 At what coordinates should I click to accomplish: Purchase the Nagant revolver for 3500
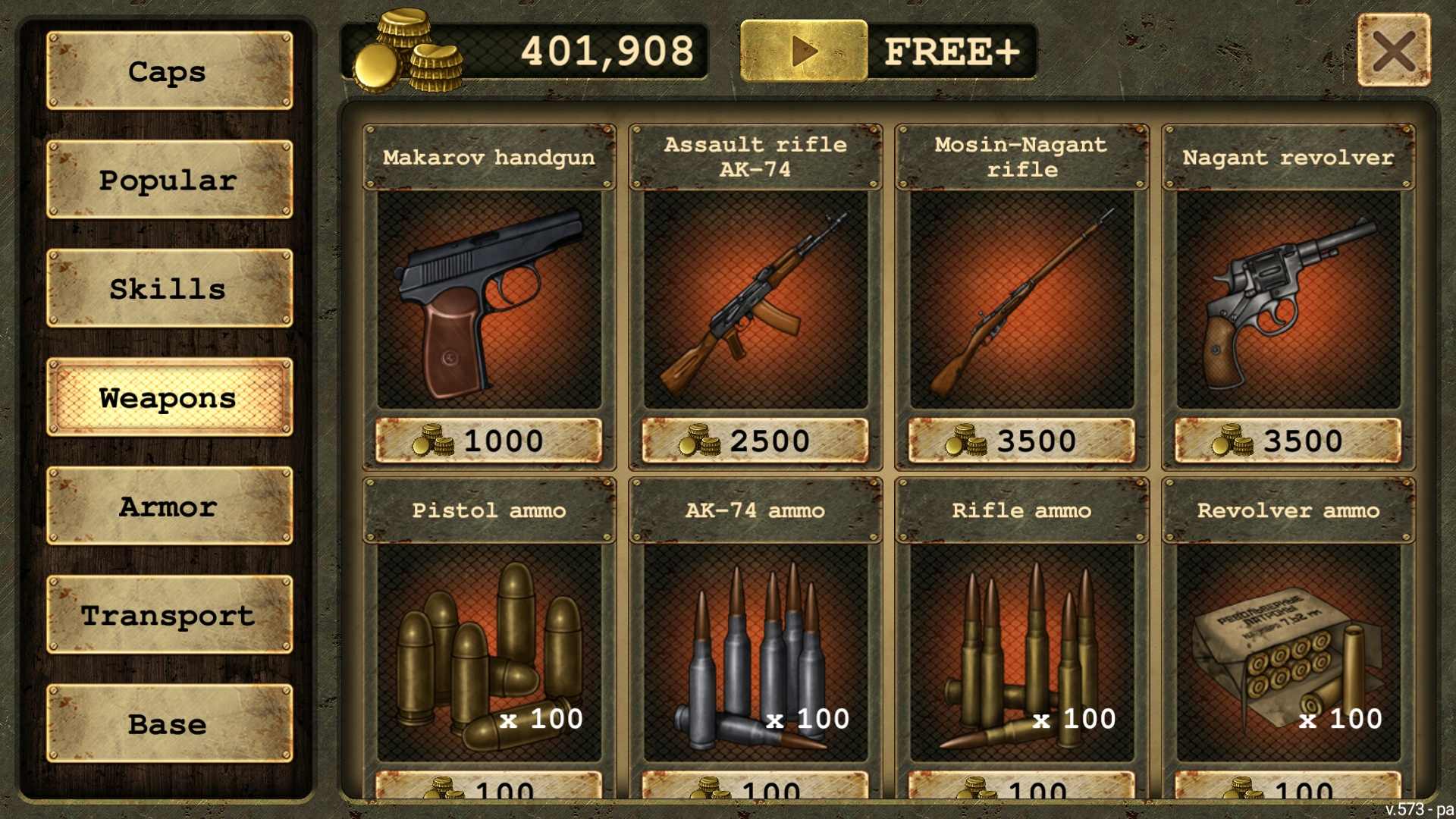[1288, 441]
